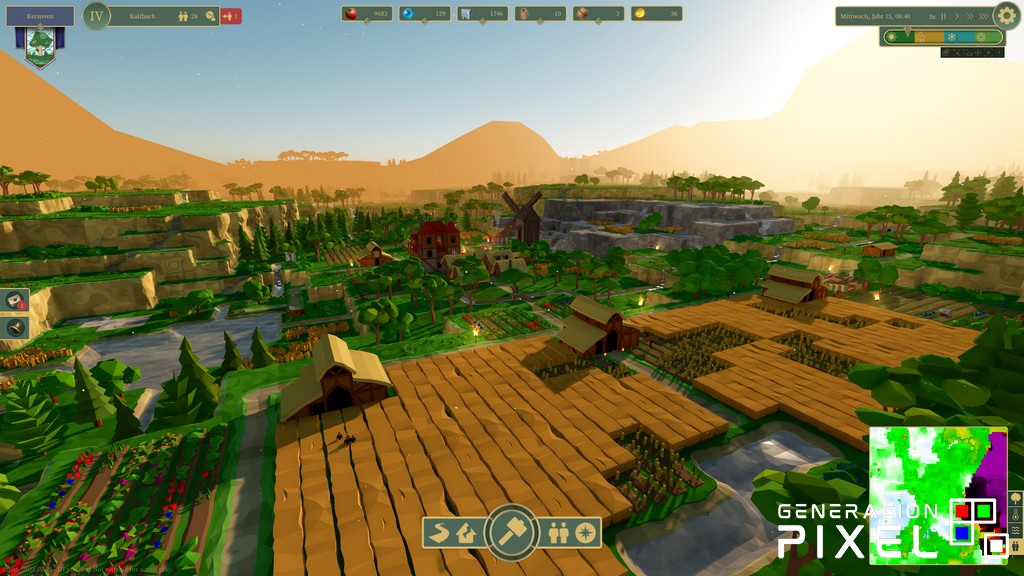Click the red alert notification badge
1024x576 pixels.
tap(231, 16)
